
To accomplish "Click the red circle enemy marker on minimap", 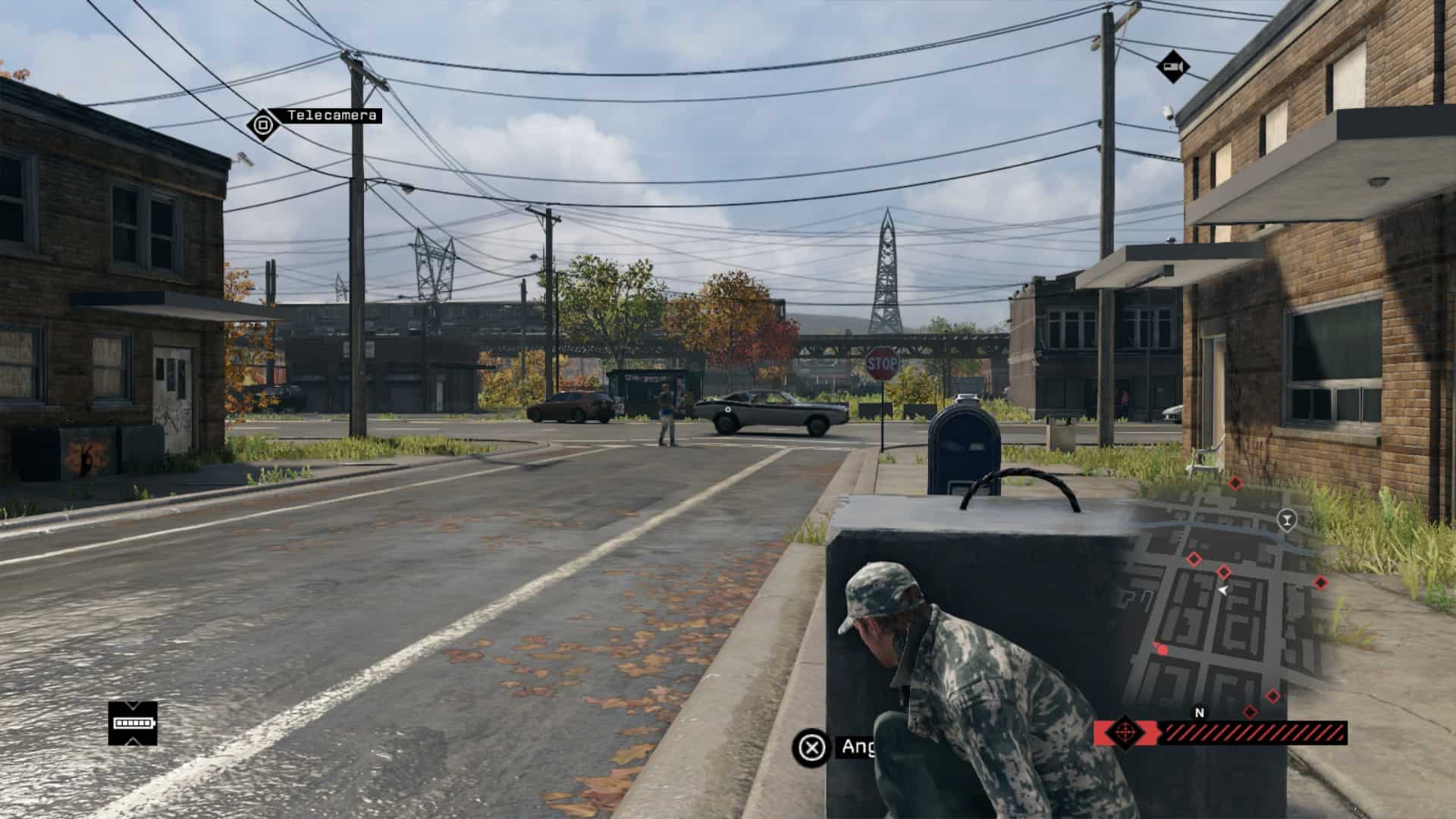I will (1162, 649).
